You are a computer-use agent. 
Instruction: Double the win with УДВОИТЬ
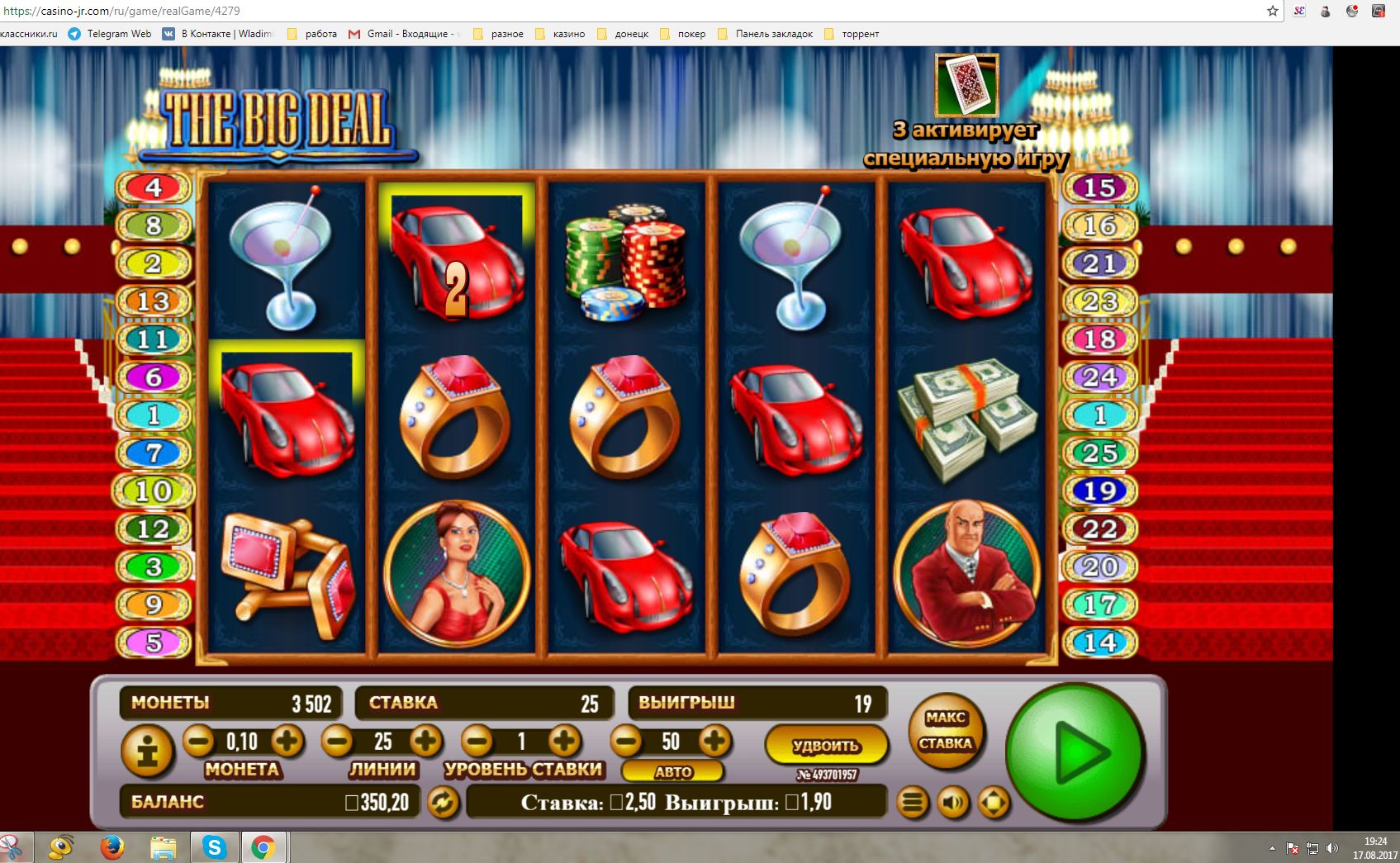pyautogui.click(x=826, y=745)
